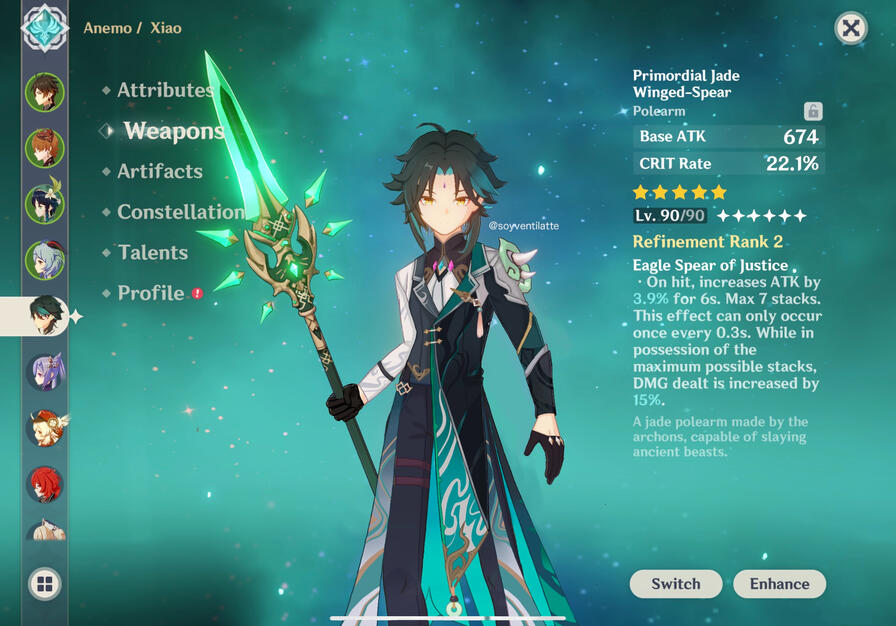This screenshot has height=626, width=896.
Task: Open the Attributes section
Action: 165,90
